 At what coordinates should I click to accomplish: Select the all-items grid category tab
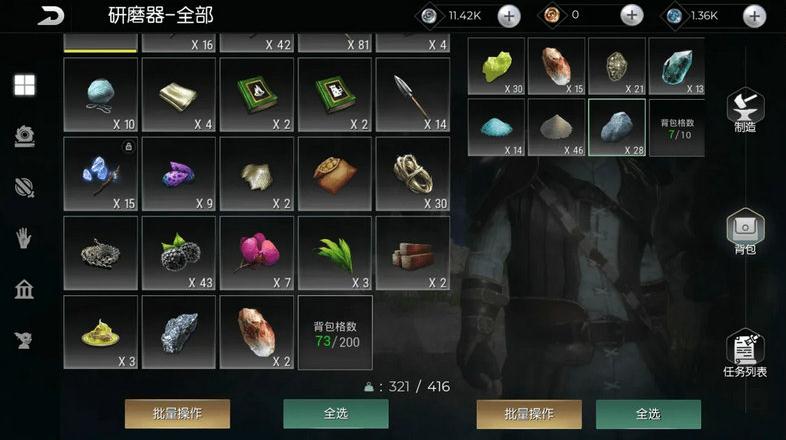click(x=25, y=85)
